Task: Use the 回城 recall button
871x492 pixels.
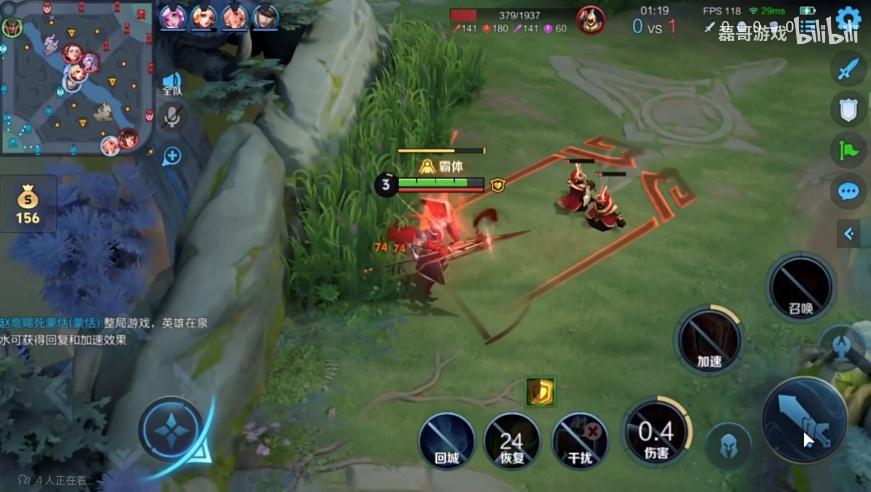Action: 446,440
